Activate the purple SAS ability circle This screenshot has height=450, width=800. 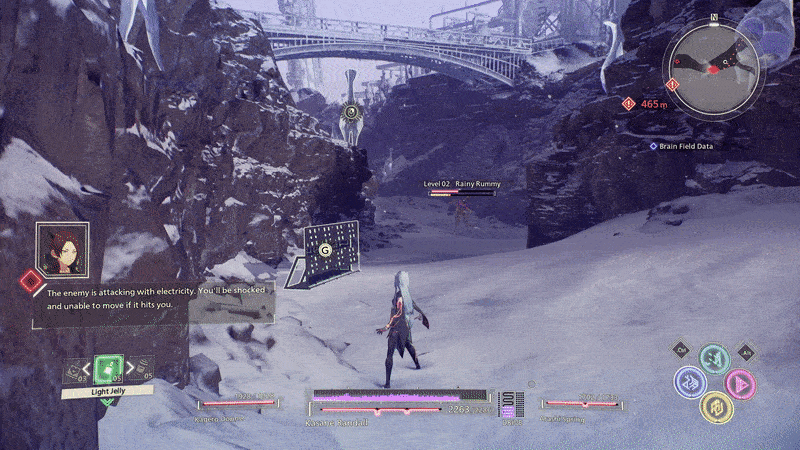(689, 382)
